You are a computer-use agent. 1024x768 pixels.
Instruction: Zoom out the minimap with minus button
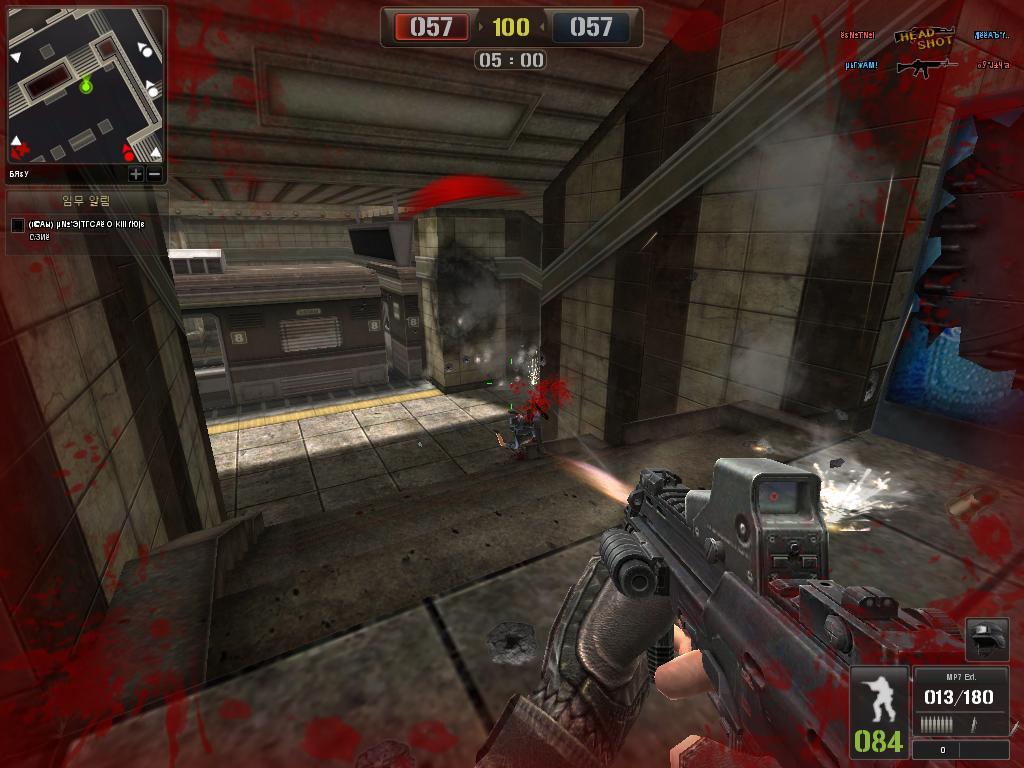(154, 174)
